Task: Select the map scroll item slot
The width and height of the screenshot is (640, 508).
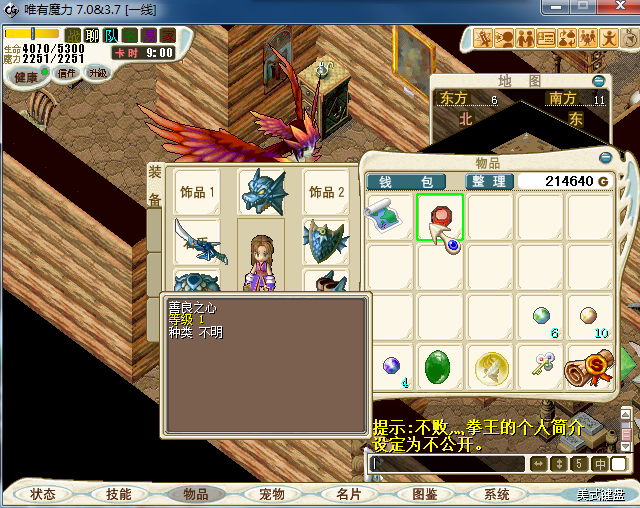Action: 388,215
